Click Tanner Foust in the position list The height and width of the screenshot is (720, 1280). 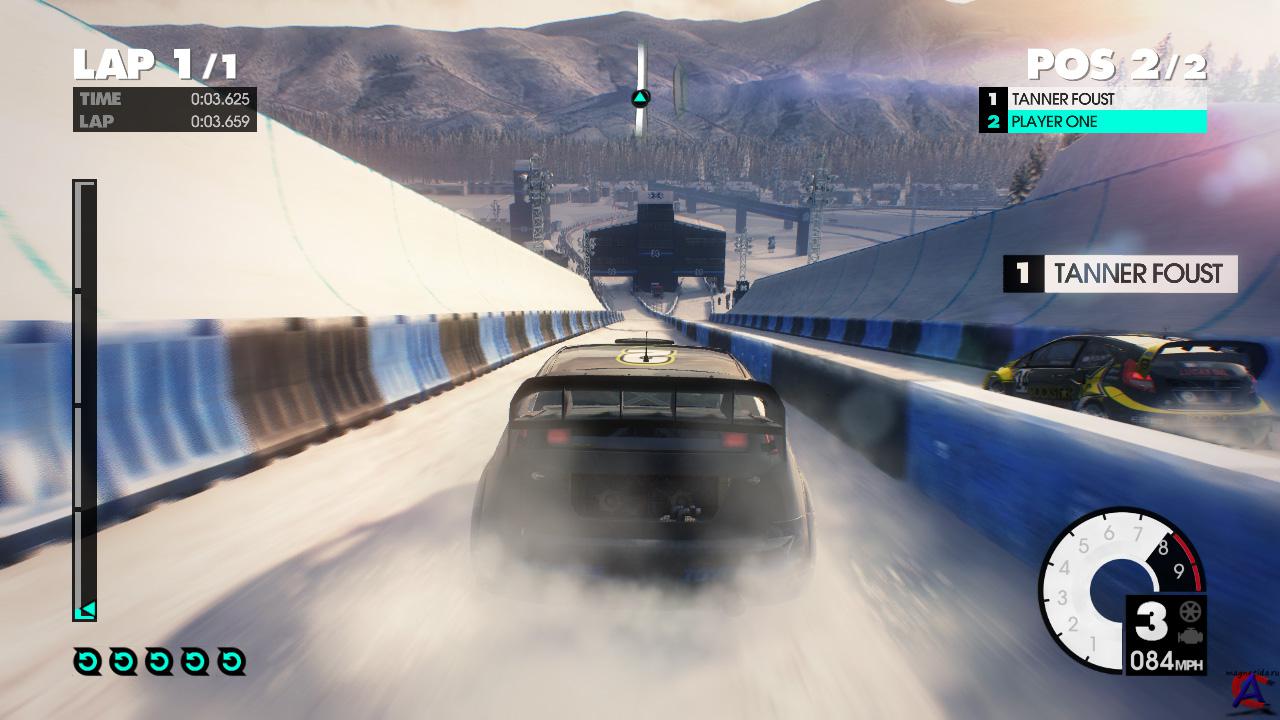click(x=1093, y=99)
